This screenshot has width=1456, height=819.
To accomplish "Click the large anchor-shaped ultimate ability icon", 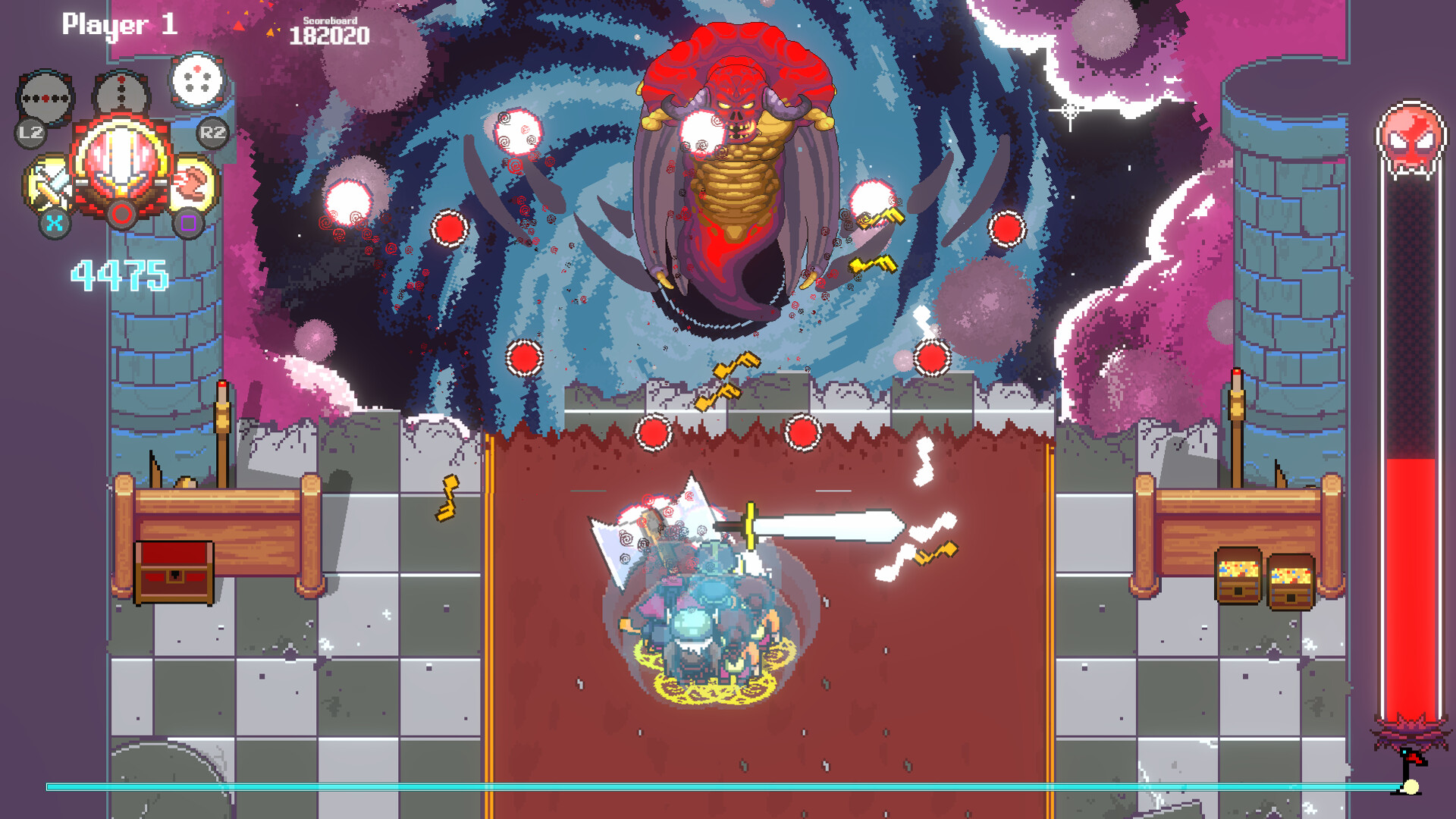I will [119, 159].
